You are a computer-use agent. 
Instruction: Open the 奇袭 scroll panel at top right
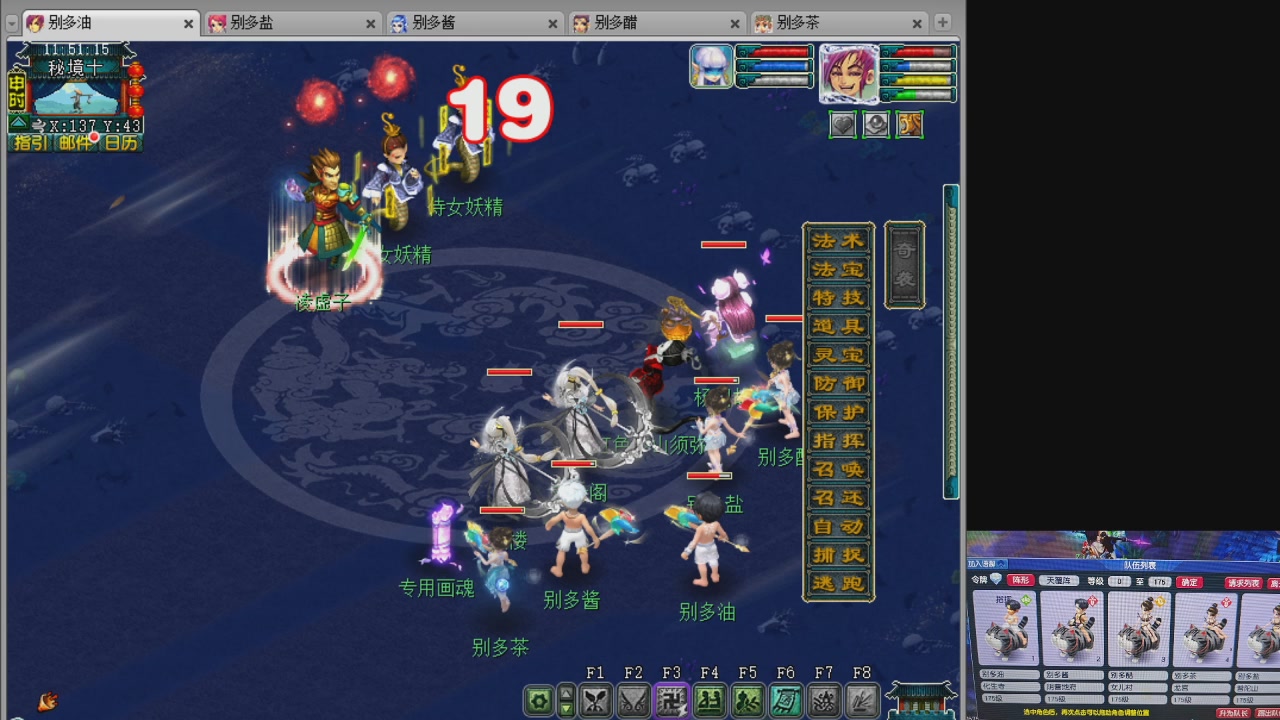coord(903,263)
